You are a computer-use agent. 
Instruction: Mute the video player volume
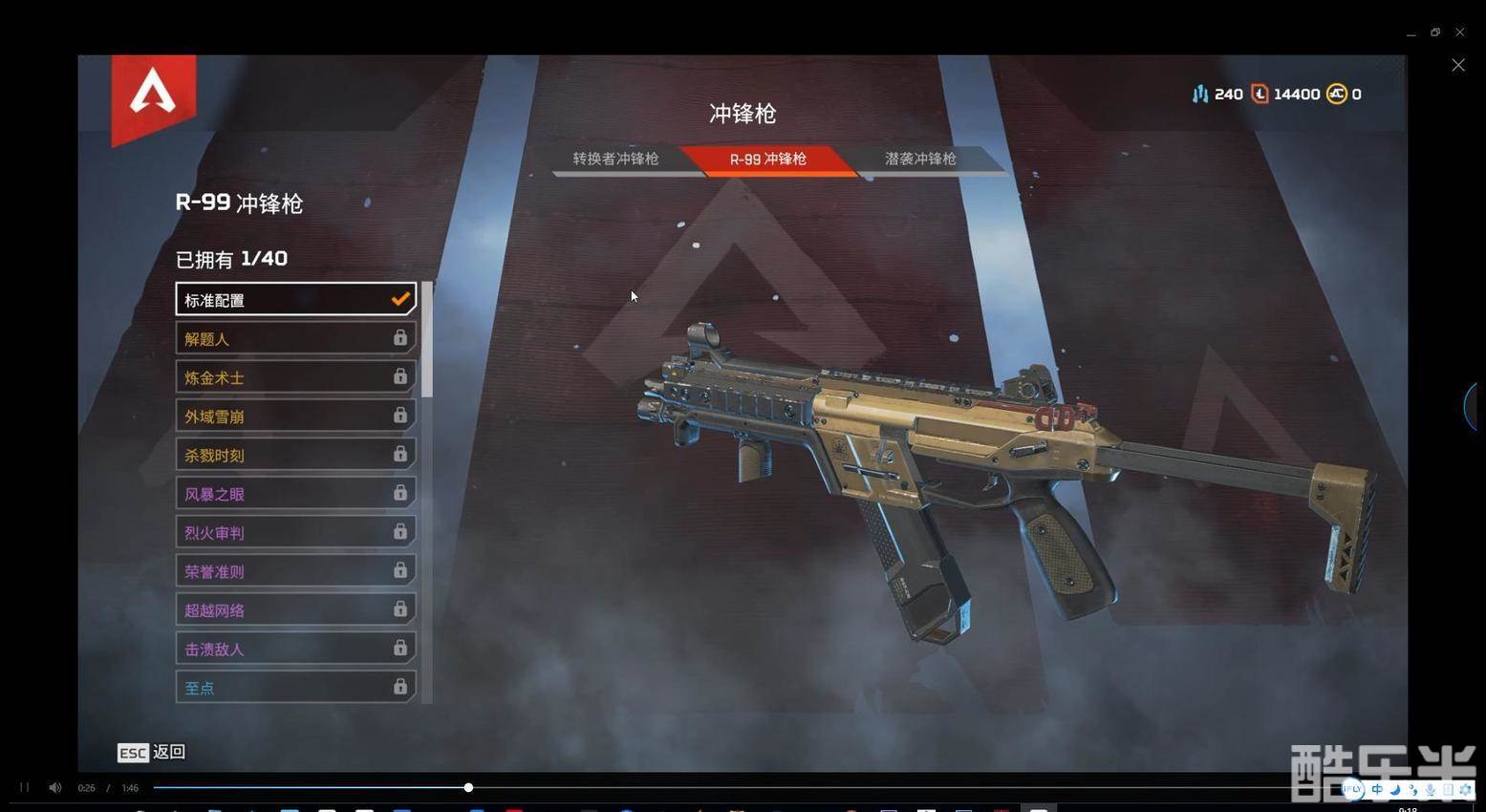pyautogui.click(x=55, y=787)
